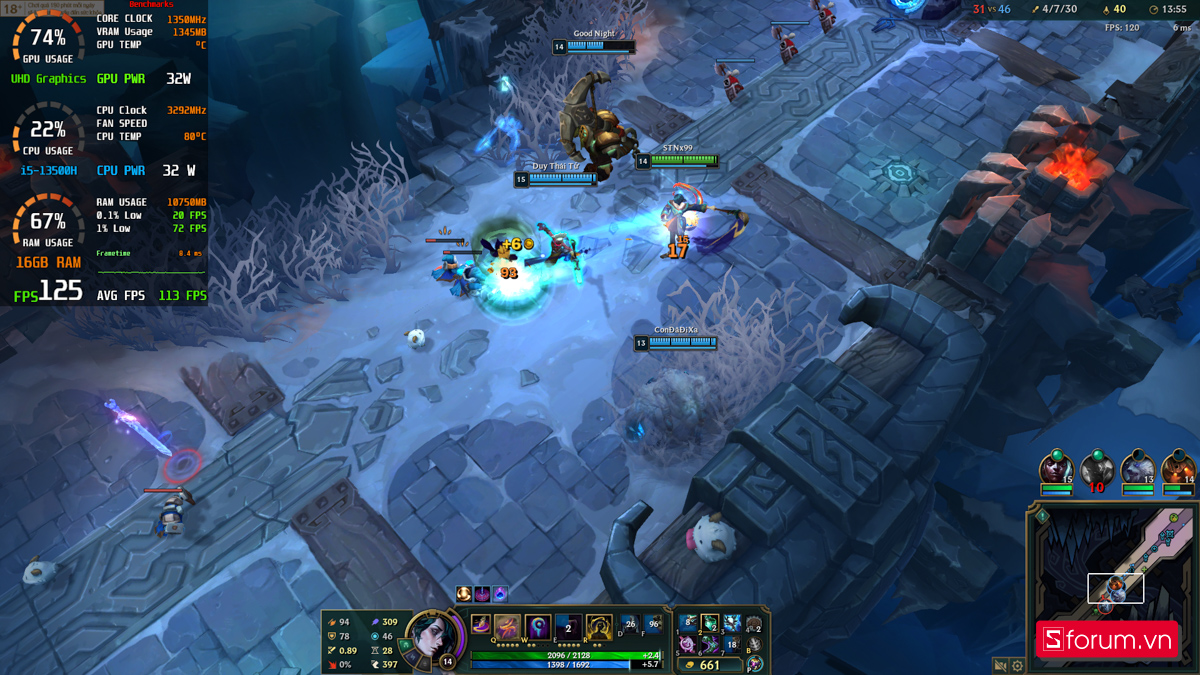Select the level 15 ally portrait
The height and width of the screenshot is (675, 1200).
pos(1056,468)
